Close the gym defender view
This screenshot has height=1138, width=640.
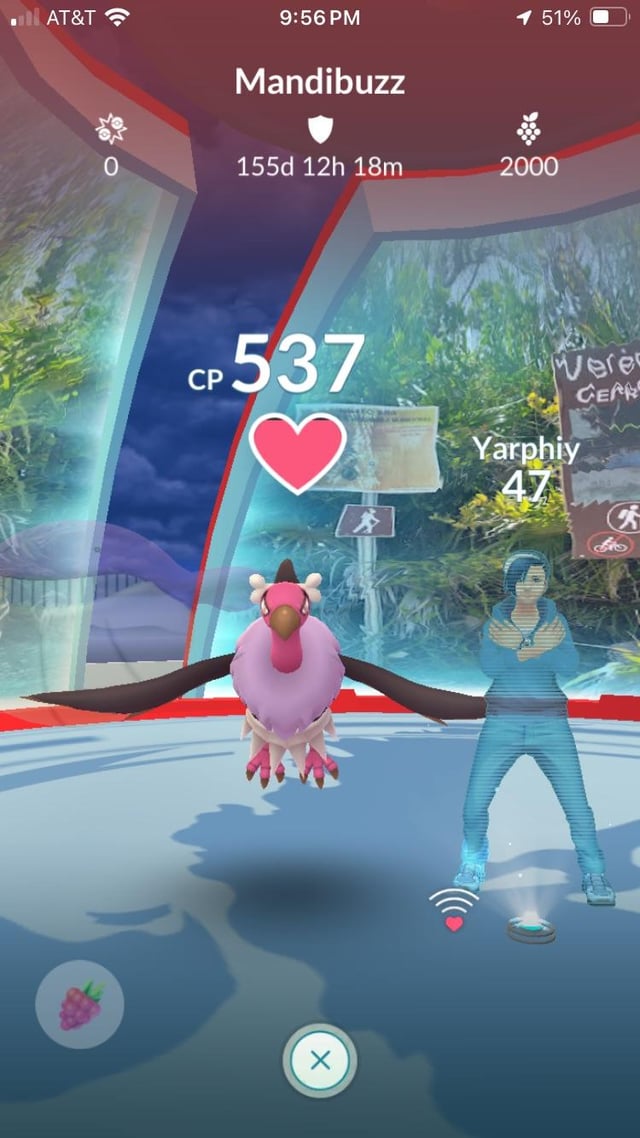coord(320,1061)
